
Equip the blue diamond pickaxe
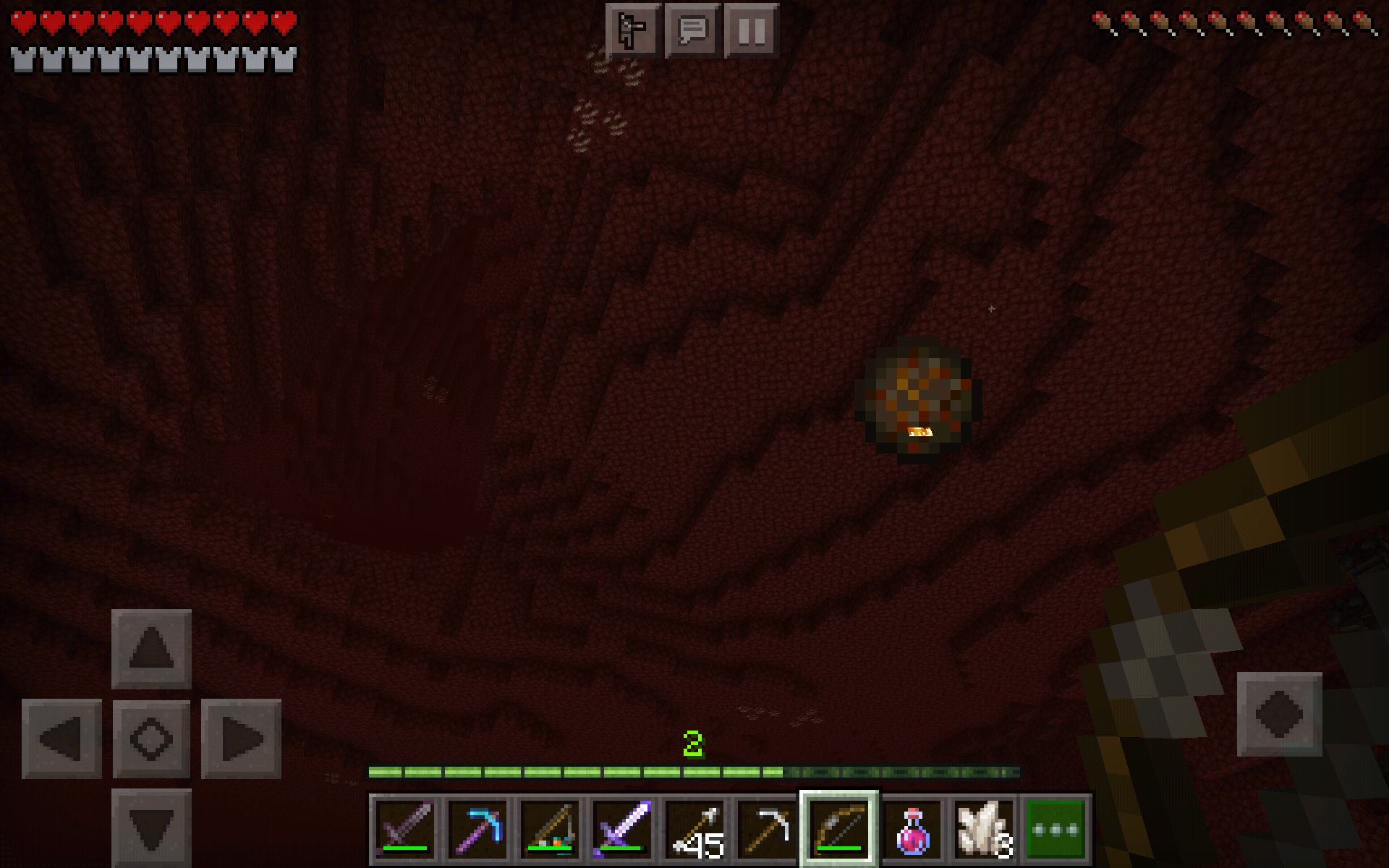coord(477,829)
